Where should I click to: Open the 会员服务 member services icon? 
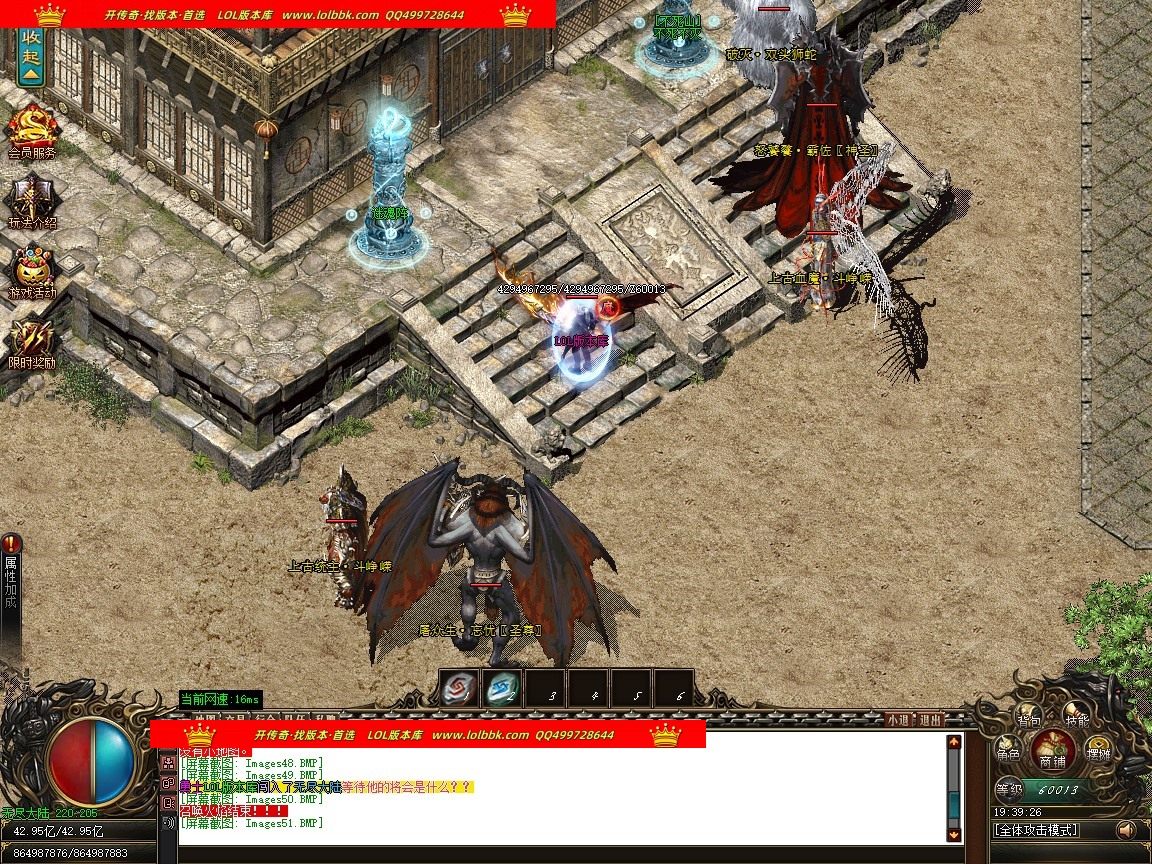32,128
